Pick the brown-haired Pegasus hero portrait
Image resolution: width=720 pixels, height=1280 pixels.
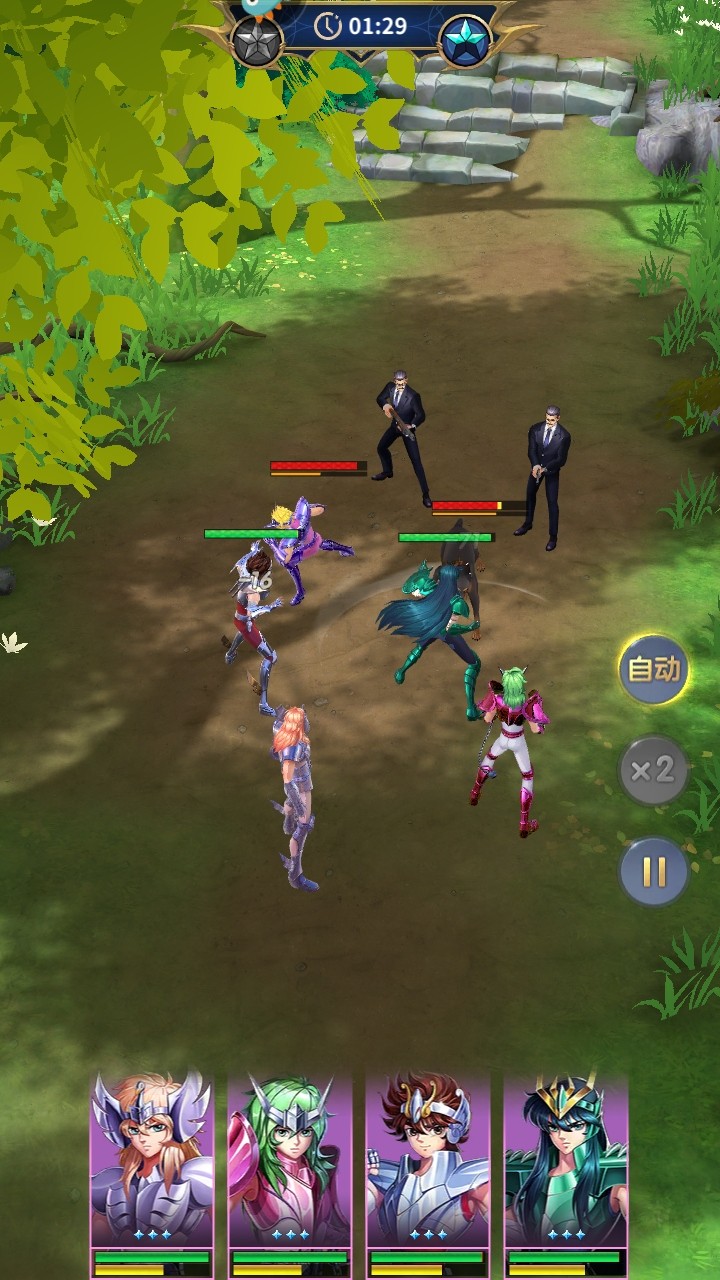click(428, 1160)
